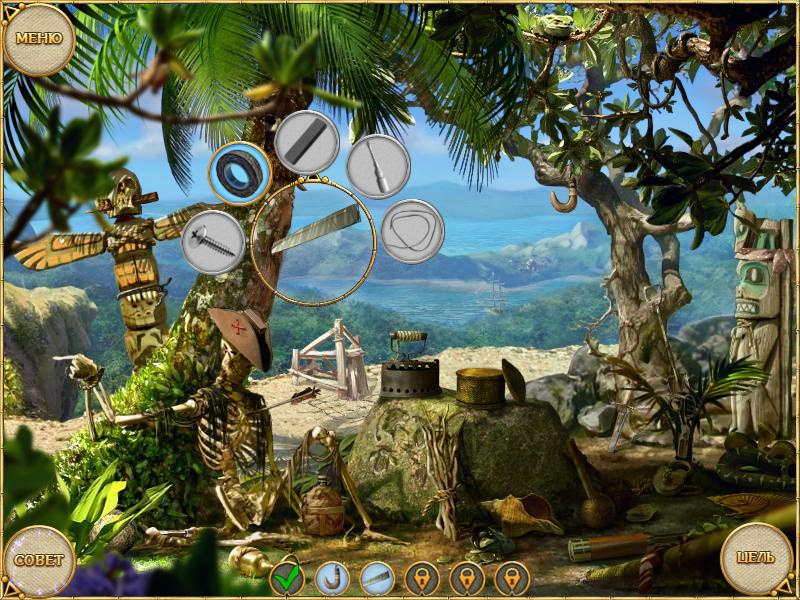Image resolution: width=800 pixels, height=600 pixels.
Task: Select the rubber ring part bubble
Action: [240, 172]
